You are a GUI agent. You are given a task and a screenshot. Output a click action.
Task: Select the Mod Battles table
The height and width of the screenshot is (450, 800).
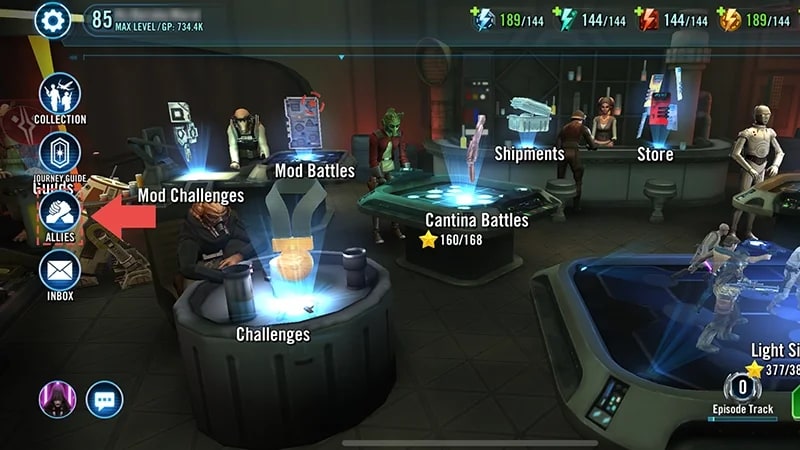tap(314, 170)
